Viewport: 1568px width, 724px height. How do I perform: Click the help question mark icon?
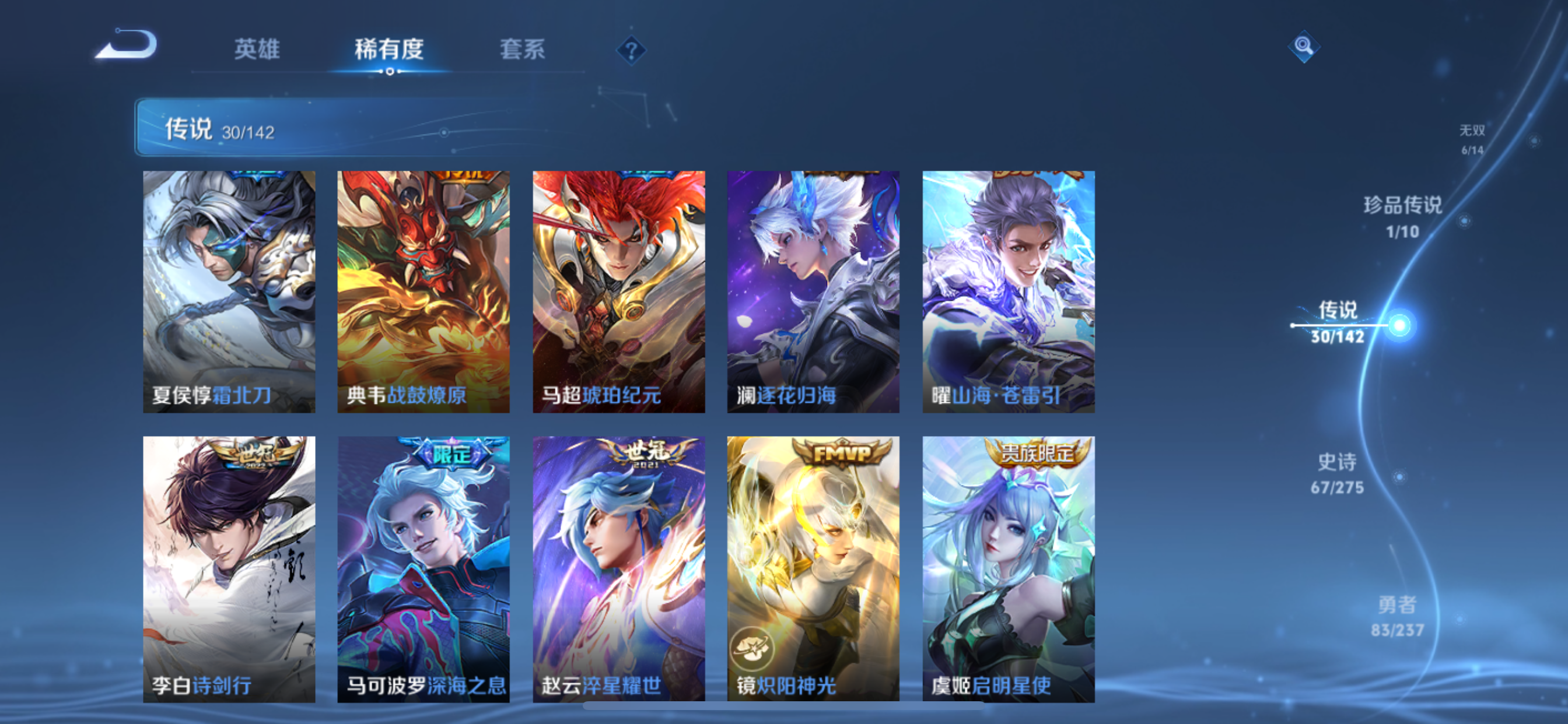[632, 52]
